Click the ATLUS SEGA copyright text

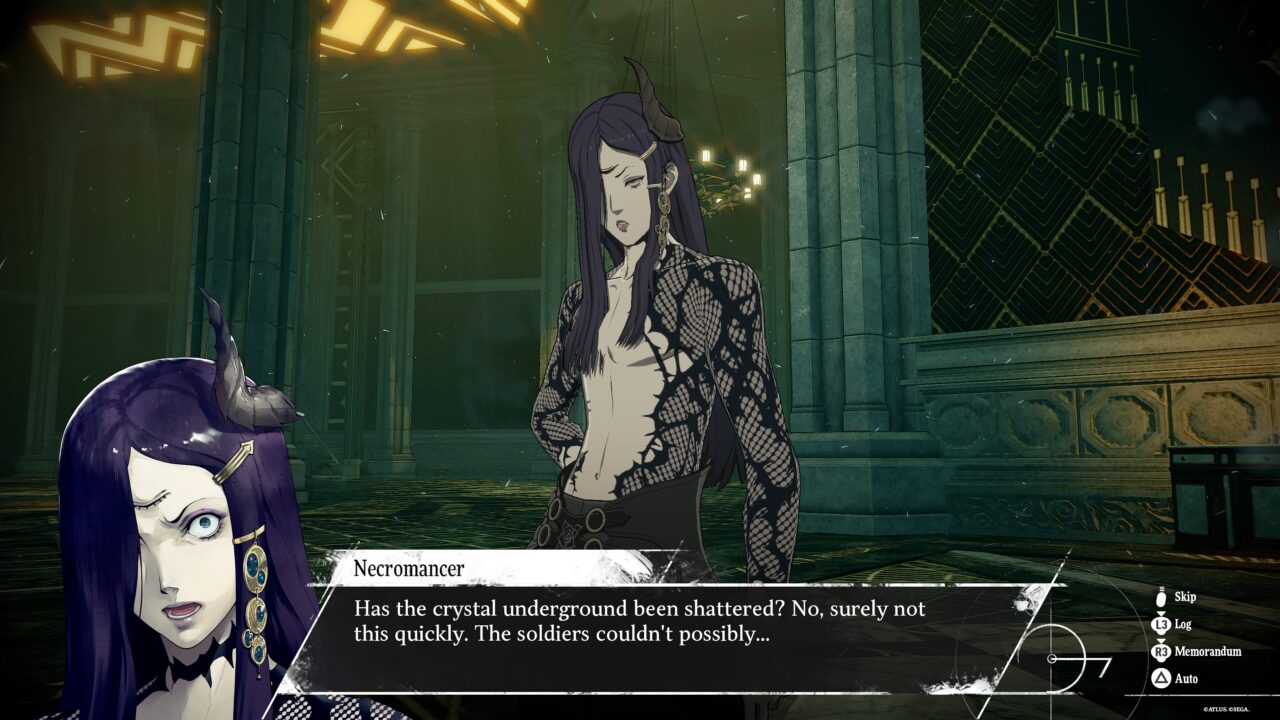click(1227, 709)
